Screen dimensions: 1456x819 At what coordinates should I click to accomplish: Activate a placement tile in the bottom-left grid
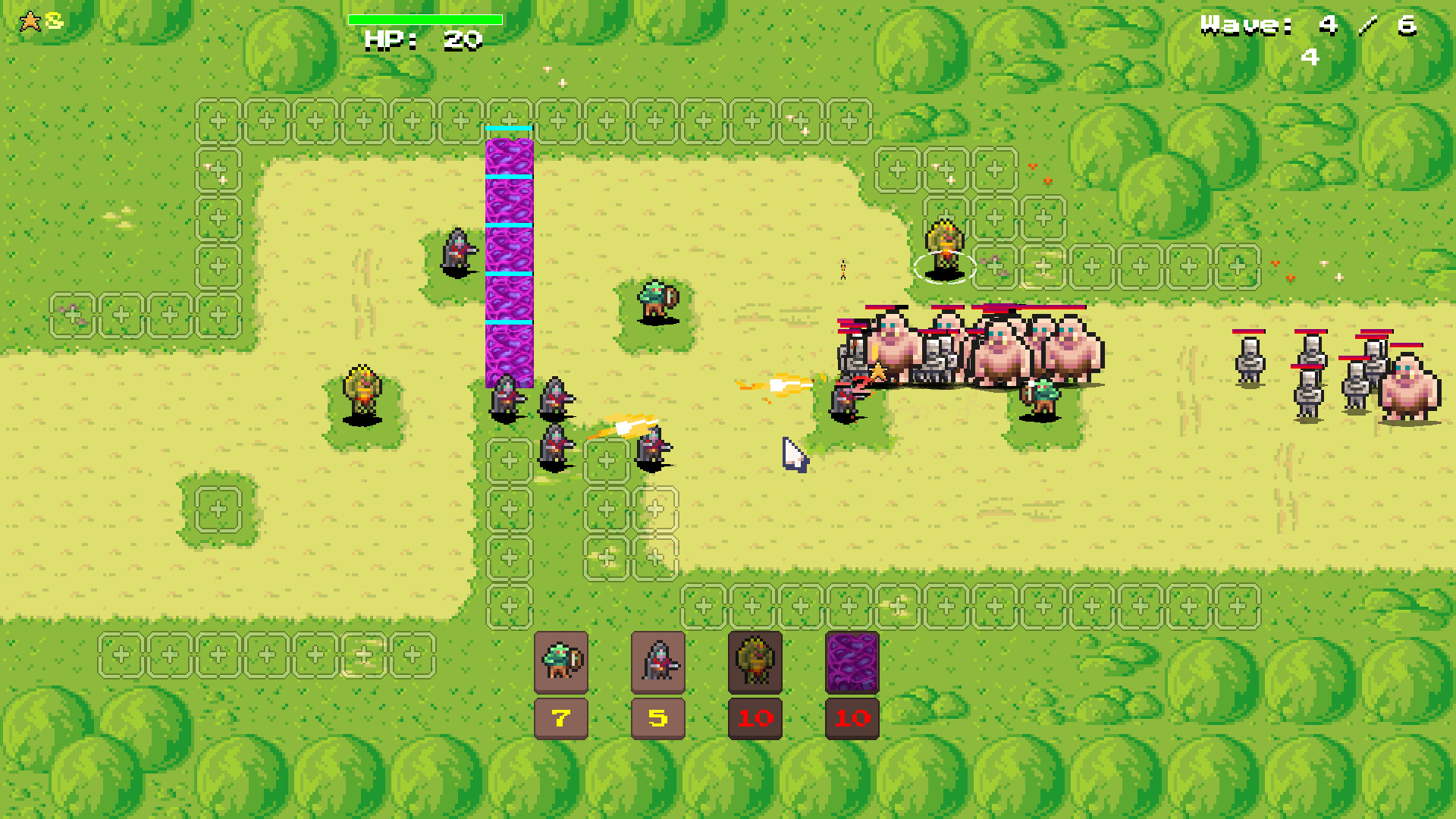point(220,654)
